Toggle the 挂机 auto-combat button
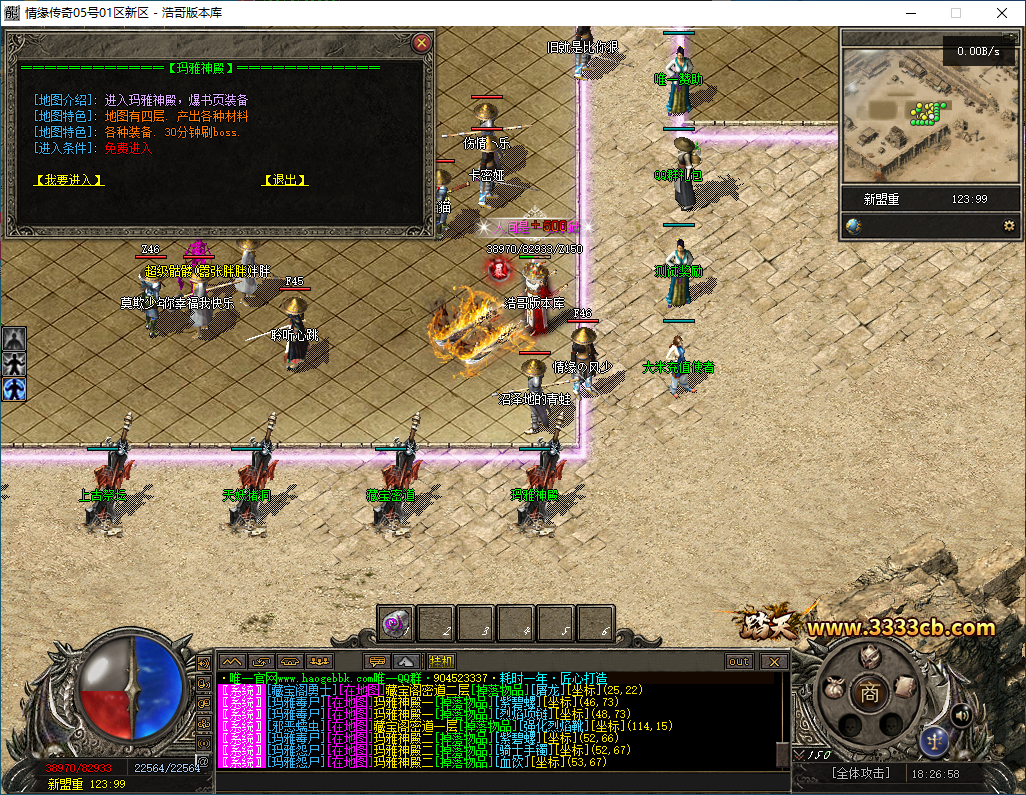This screenshot has height=795, width=1026. (x=441, y=661)
